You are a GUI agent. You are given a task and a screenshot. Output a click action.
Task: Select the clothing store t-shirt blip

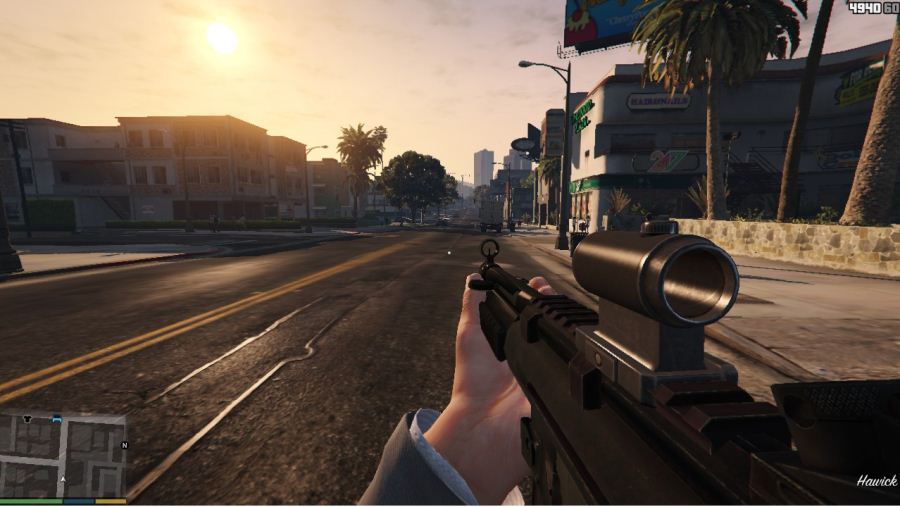(x=27, y=419)
